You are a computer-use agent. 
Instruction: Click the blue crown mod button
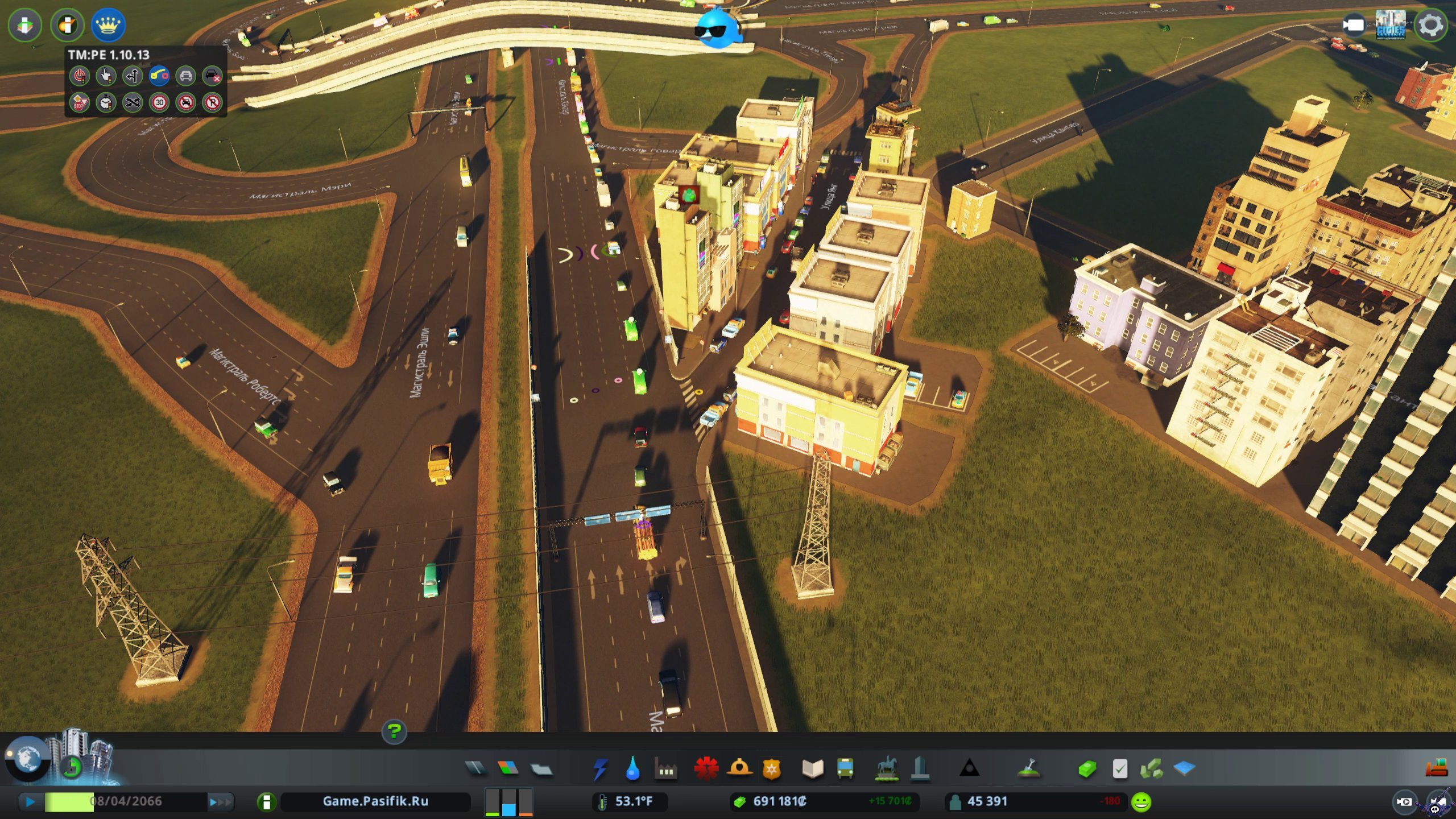pyautogui.click(x=107, y=25)
